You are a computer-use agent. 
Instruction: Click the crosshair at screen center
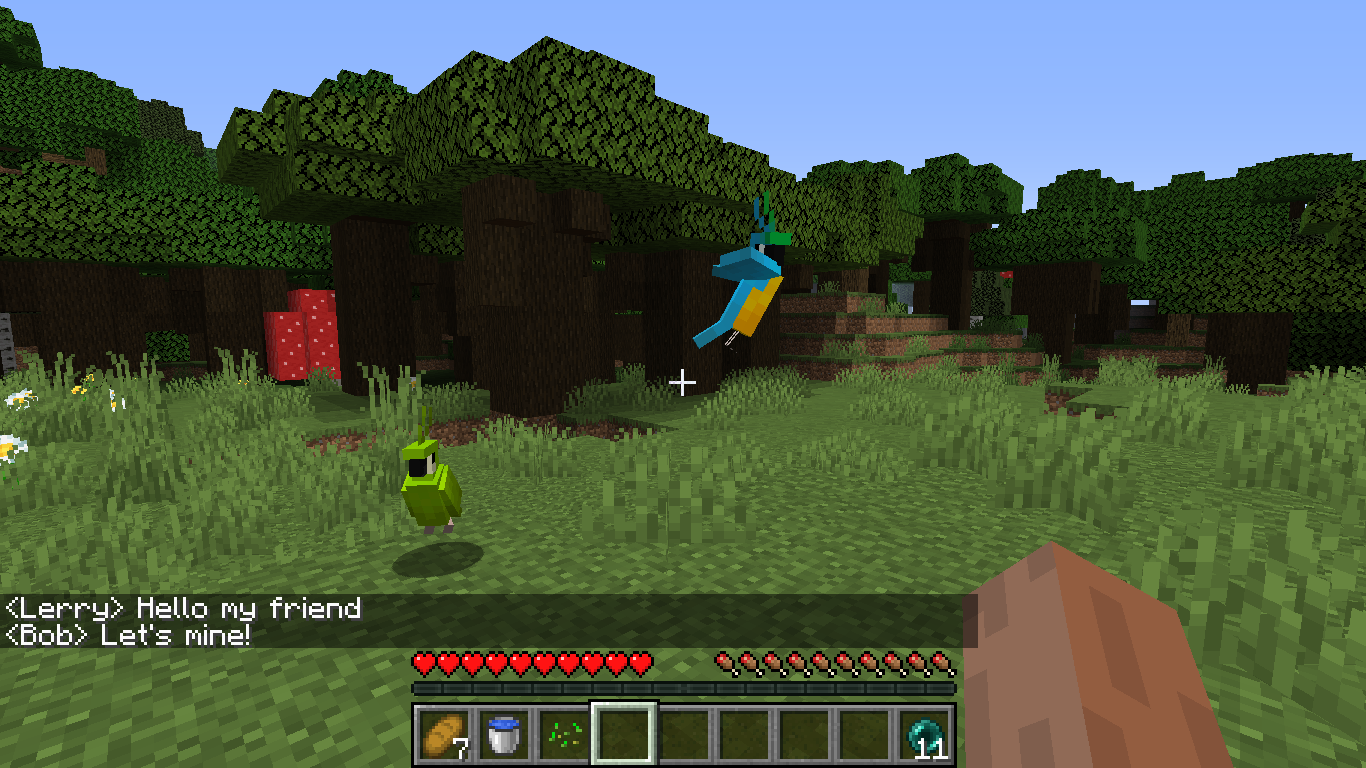(x=683, y=381)
